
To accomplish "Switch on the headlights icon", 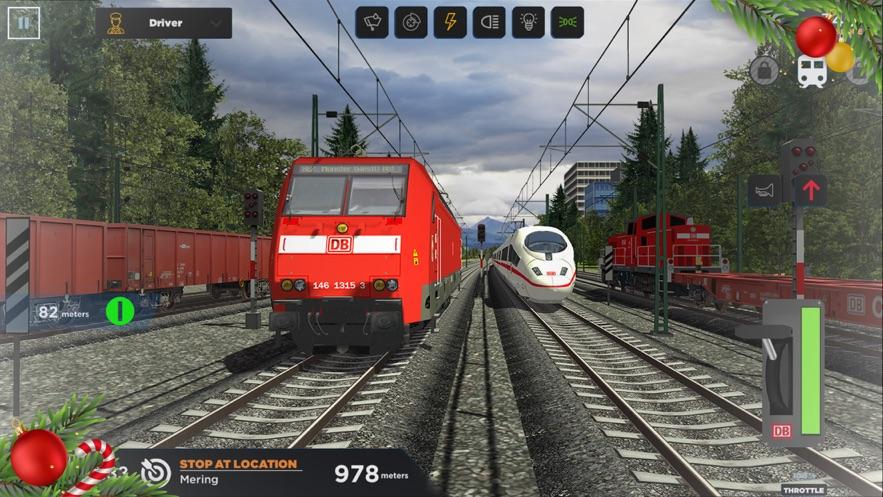I will pos(489,22).
